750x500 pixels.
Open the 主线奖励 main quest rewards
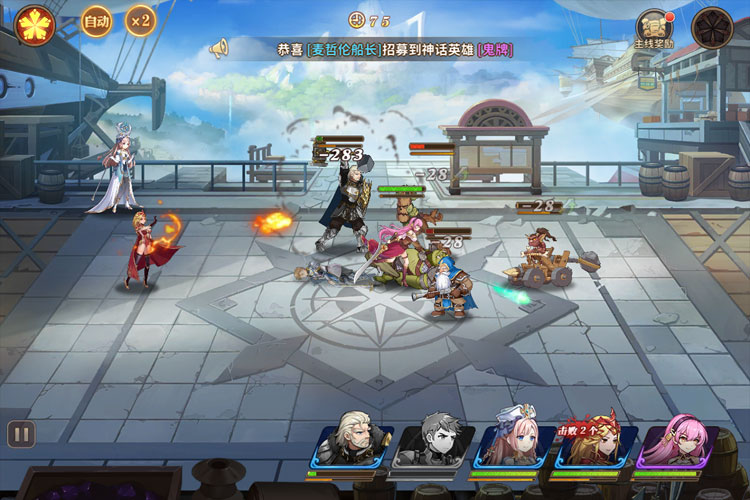point(656,28)
